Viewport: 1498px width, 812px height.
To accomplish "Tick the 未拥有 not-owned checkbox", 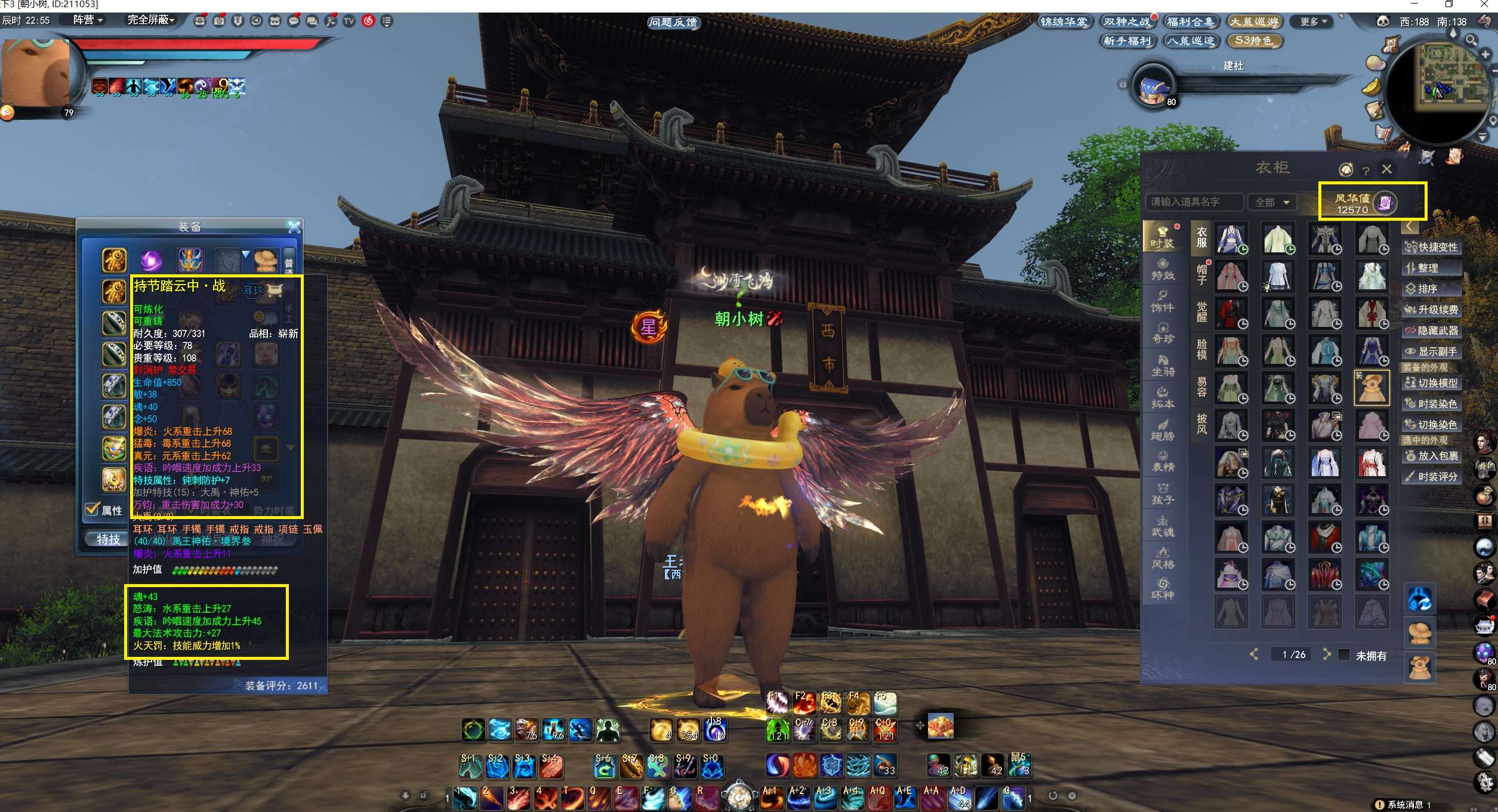I will click(1344, 654).
